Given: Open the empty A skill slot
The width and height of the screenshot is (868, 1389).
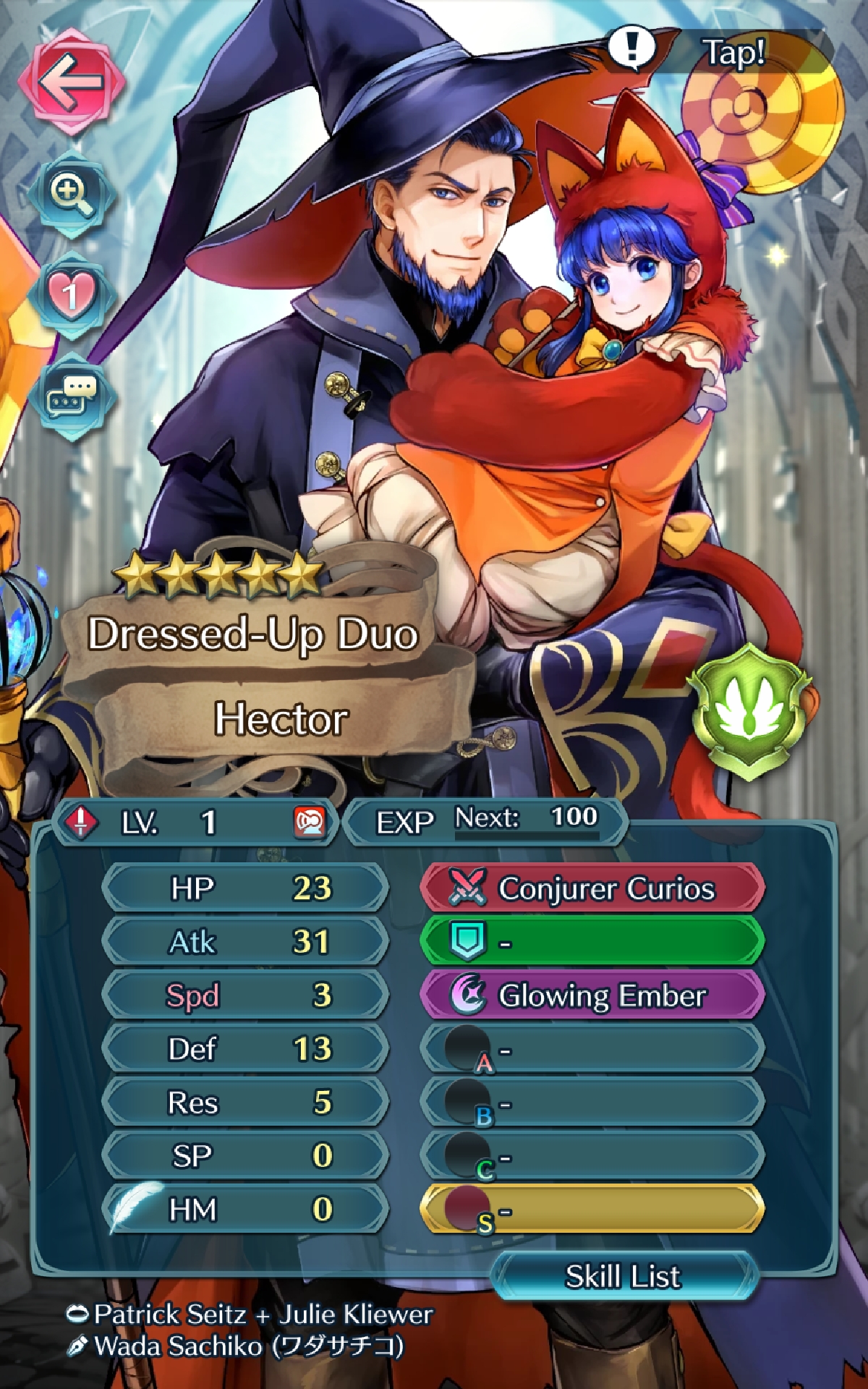Looking at the screenshot, I should click(x=592, y=1049).
